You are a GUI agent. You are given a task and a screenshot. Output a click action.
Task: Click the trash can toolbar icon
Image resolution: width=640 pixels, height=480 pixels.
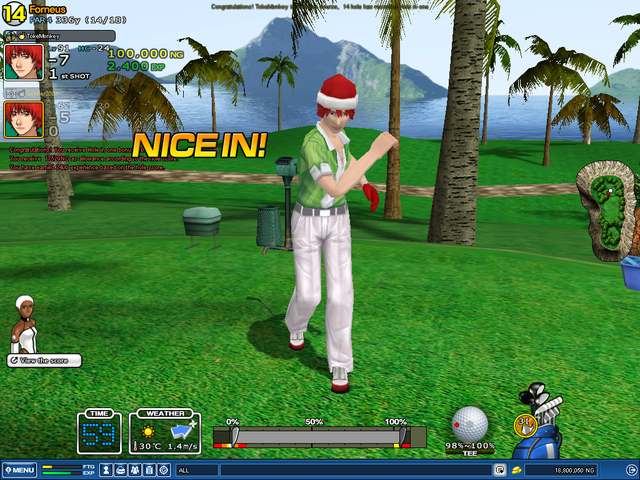pyautogui.click(x=149, y=469)
